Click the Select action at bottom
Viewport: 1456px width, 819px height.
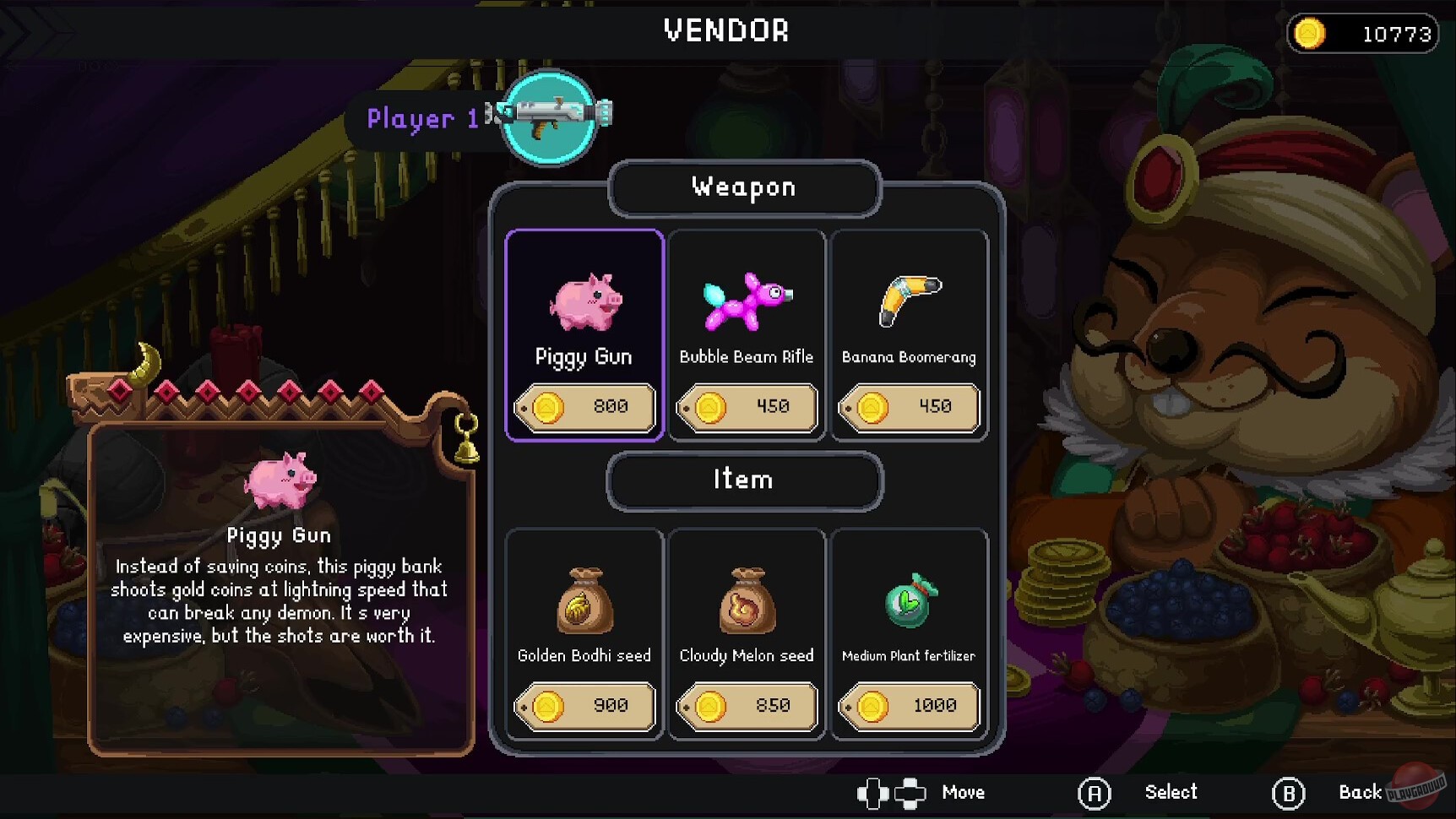point(1171,792)
